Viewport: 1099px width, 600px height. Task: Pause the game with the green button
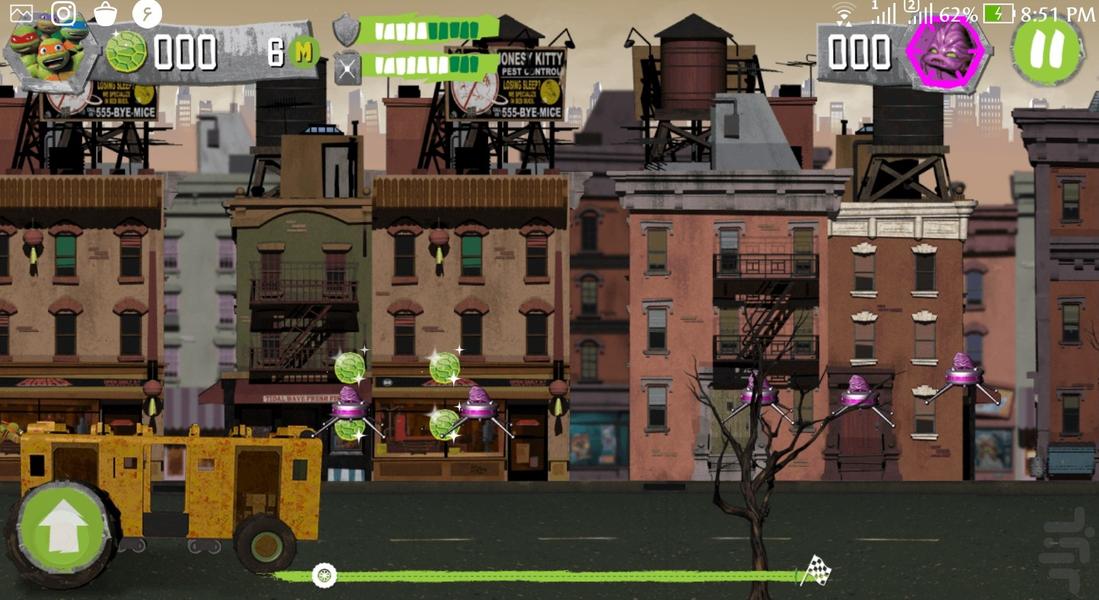tap(1046, 50)
